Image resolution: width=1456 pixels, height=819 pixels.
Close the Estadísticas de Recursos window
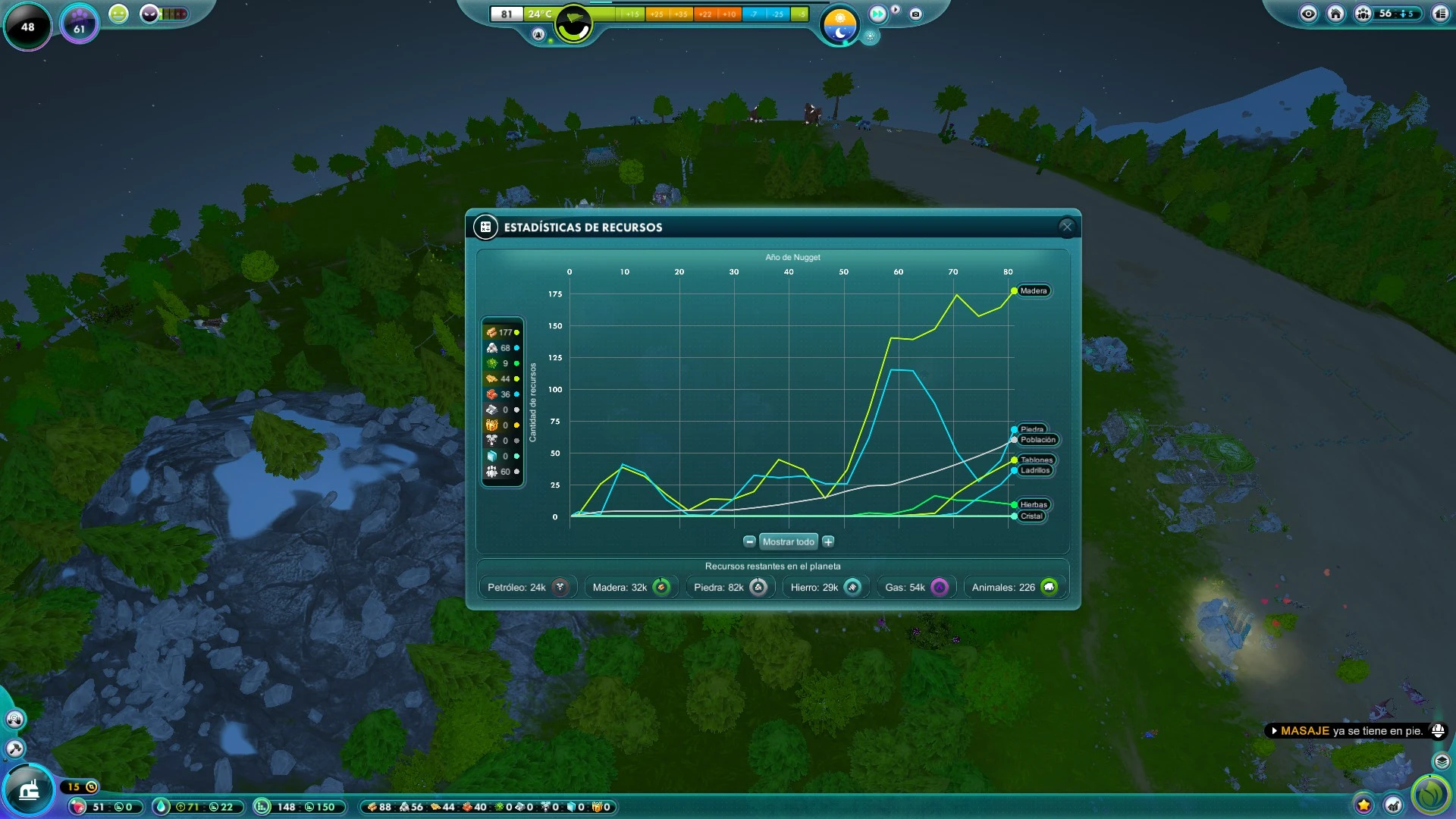pos(1066,226)
